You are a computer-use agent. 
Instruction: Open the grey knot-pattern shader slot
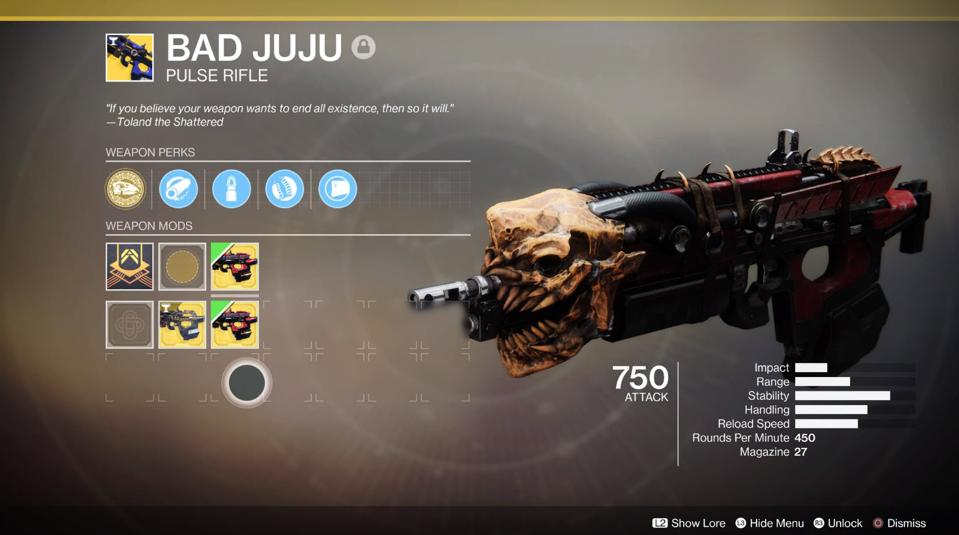coord(130,324)
